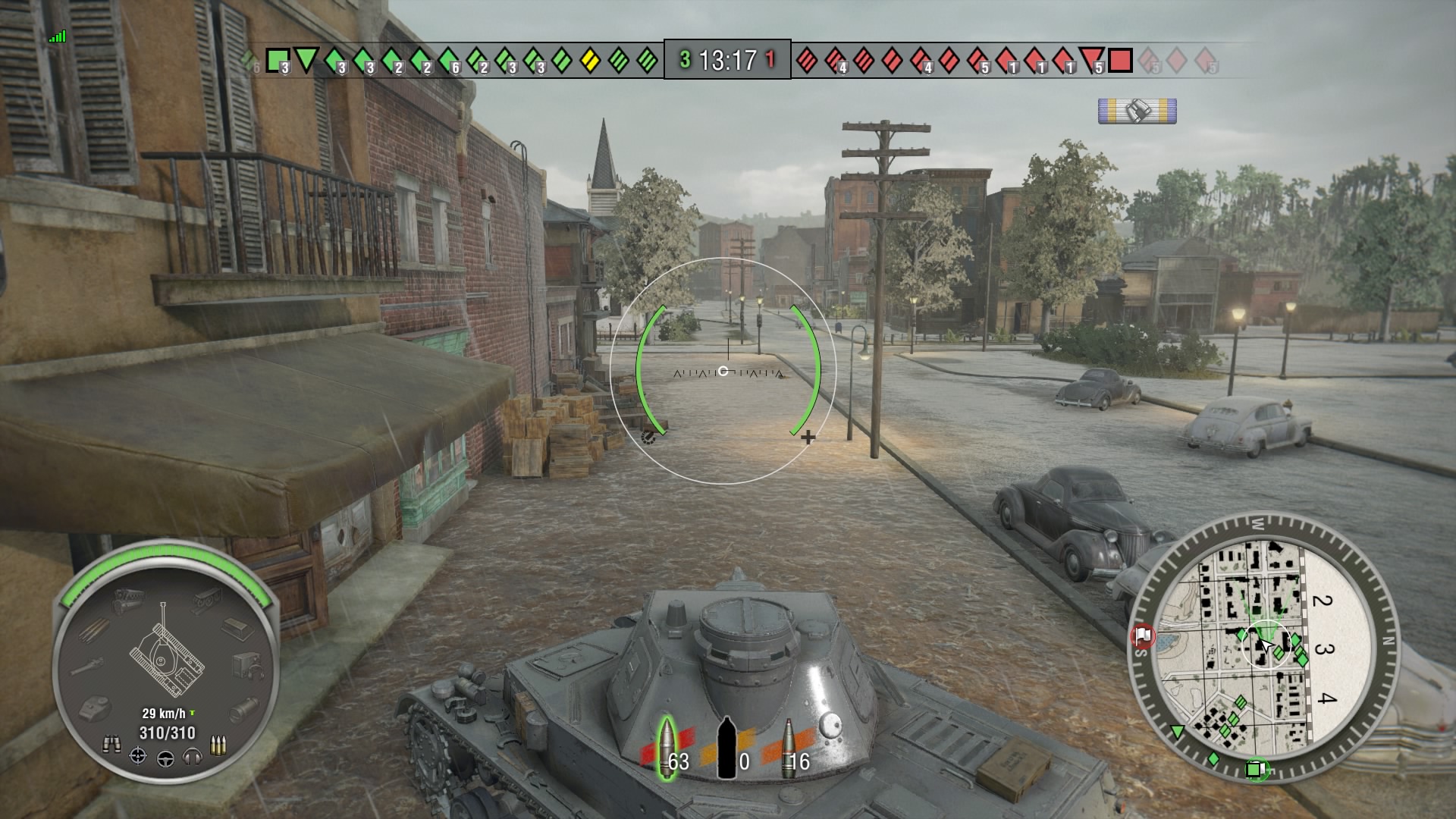
Task: Toggle the speed indicator arrow next to 29 km/h
Action: coord(192,713)
